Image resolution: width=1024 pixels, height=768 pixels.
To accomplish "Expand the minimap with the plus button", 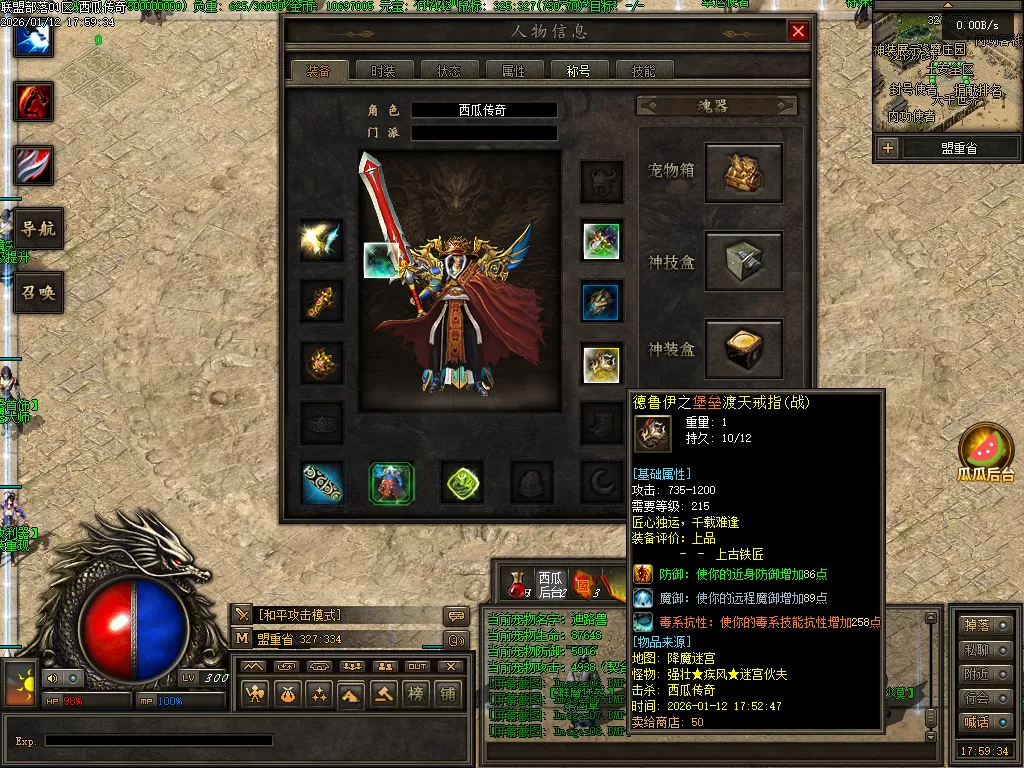I will click(888, 148).
